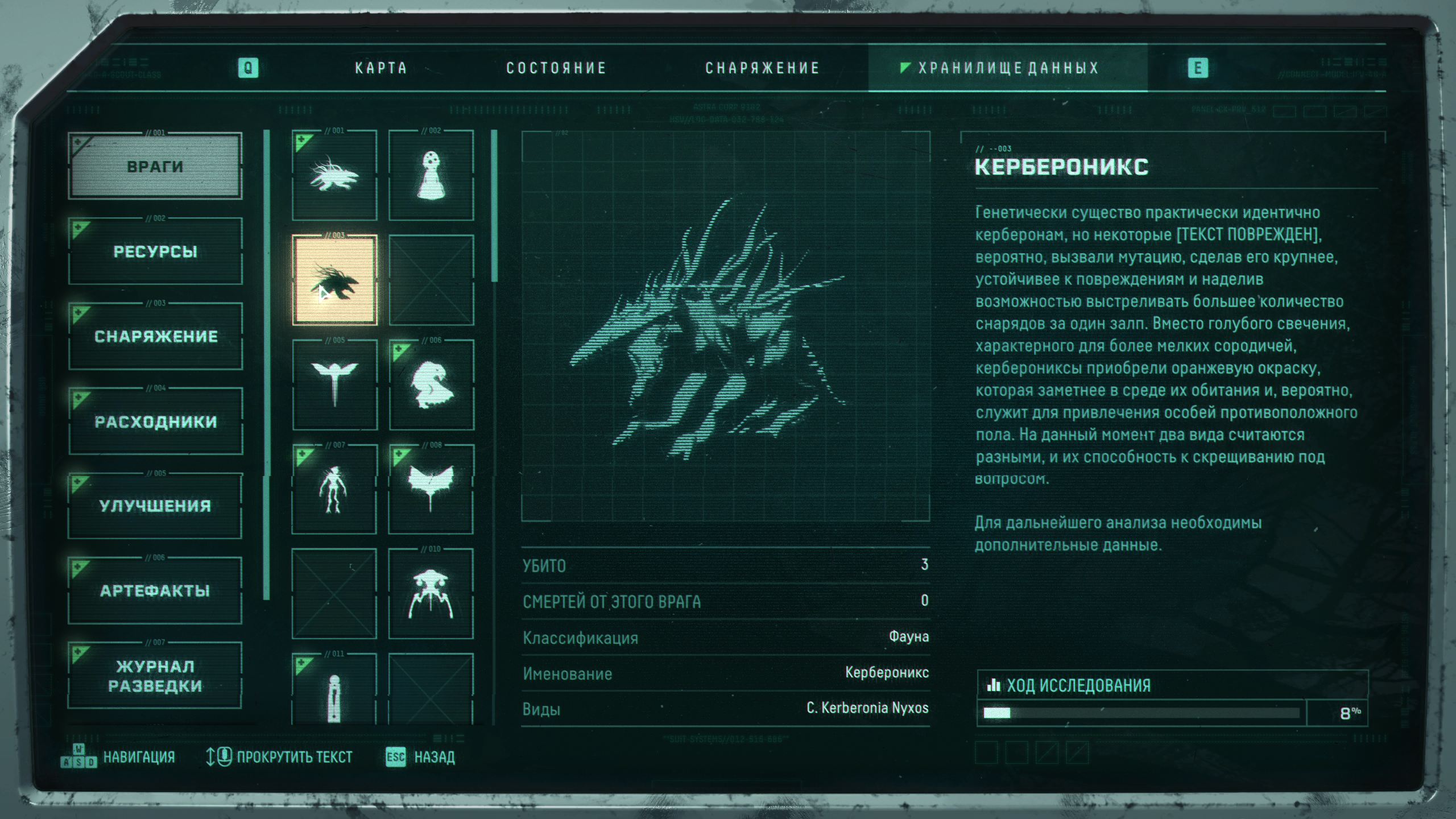This screenshot has height=819, width=1456.
Task: Show the РАСХОДНИКИ category
Action: pyautogui.click(x=155, y=421)
